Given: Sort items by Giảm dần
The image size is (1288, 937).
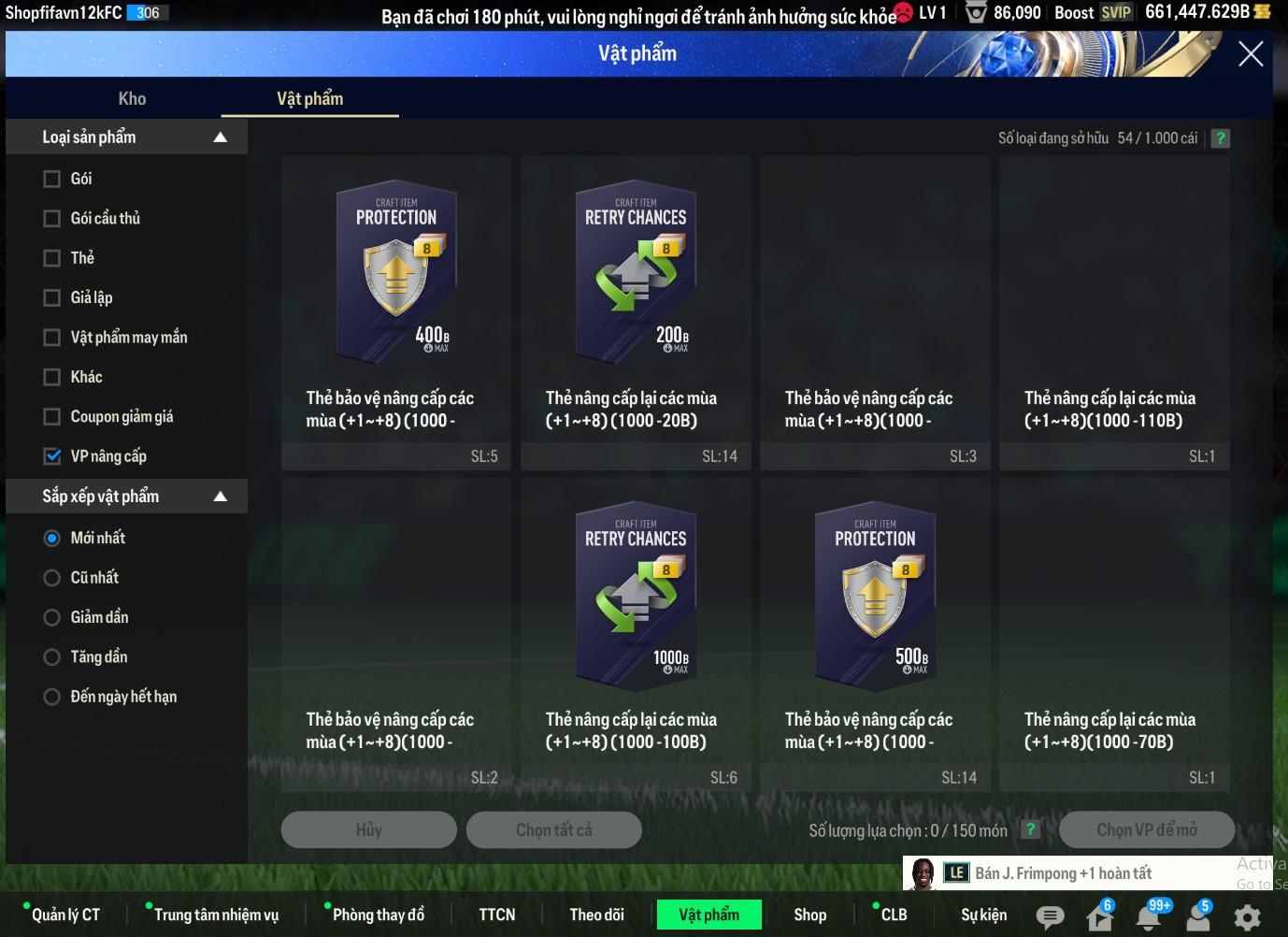Looking at the screenshot, I should click(x=52, y=617).
